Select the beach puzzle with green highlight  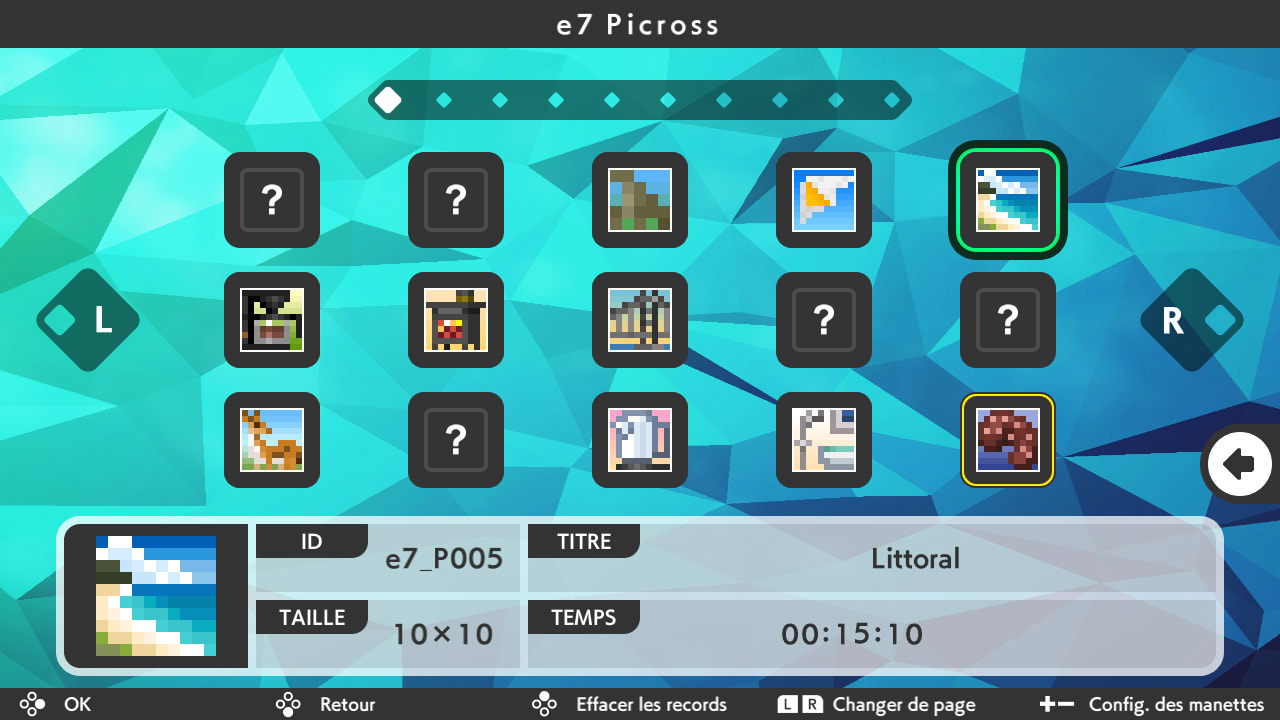coord(1008,200)
